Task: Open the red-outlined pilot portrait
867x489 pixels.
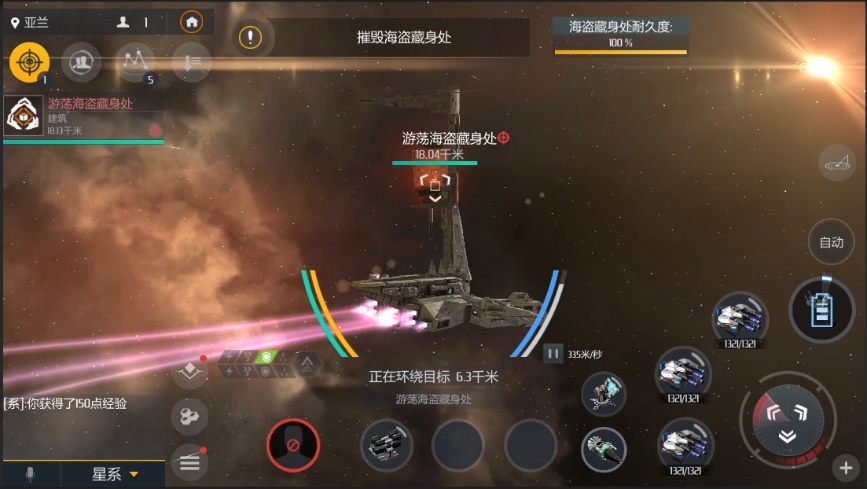Action: [293, 444]
